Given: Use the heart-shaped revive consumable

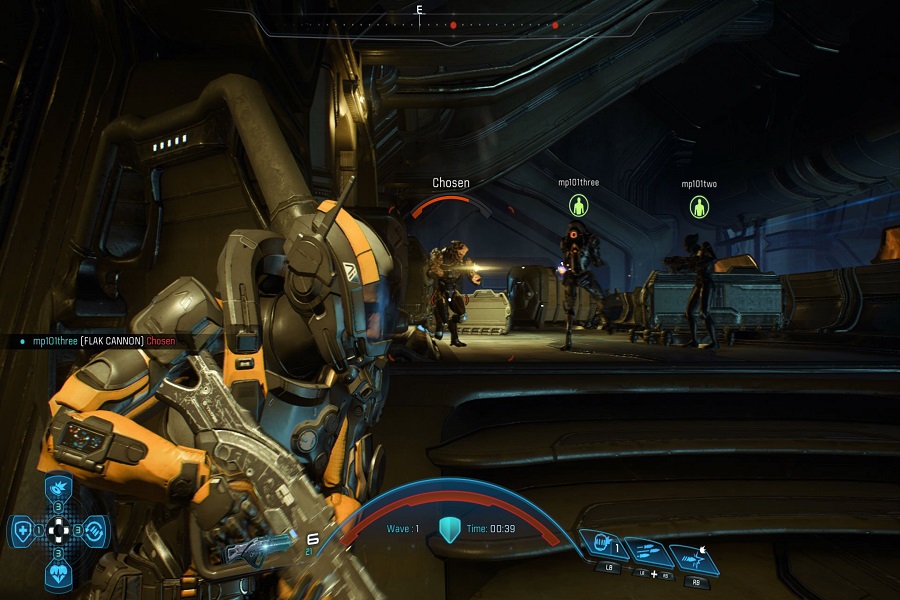Looking at the screenshot, I should [x=58, y=572].
